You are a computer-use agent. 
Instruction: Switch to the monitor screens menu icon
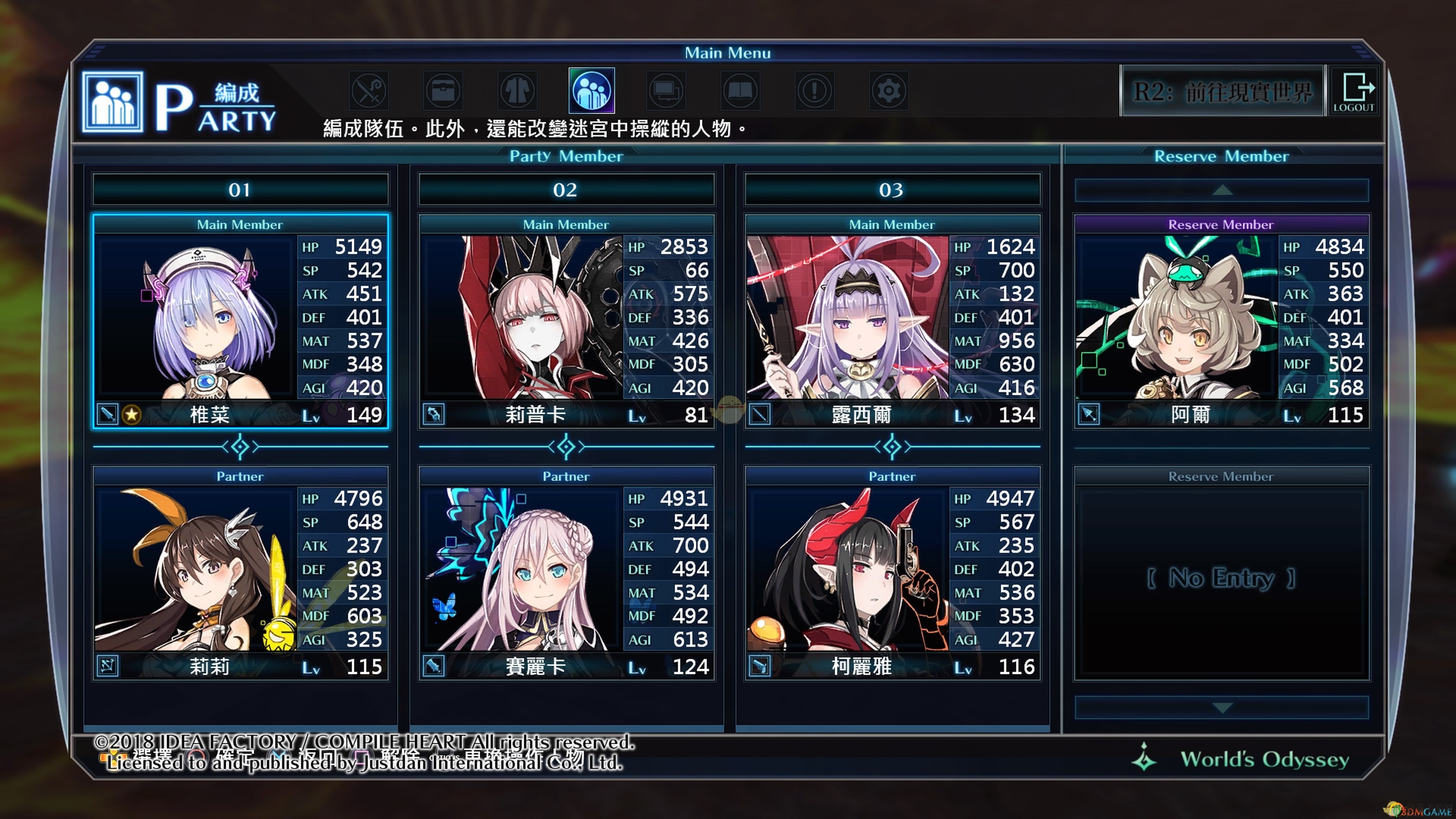666,91
